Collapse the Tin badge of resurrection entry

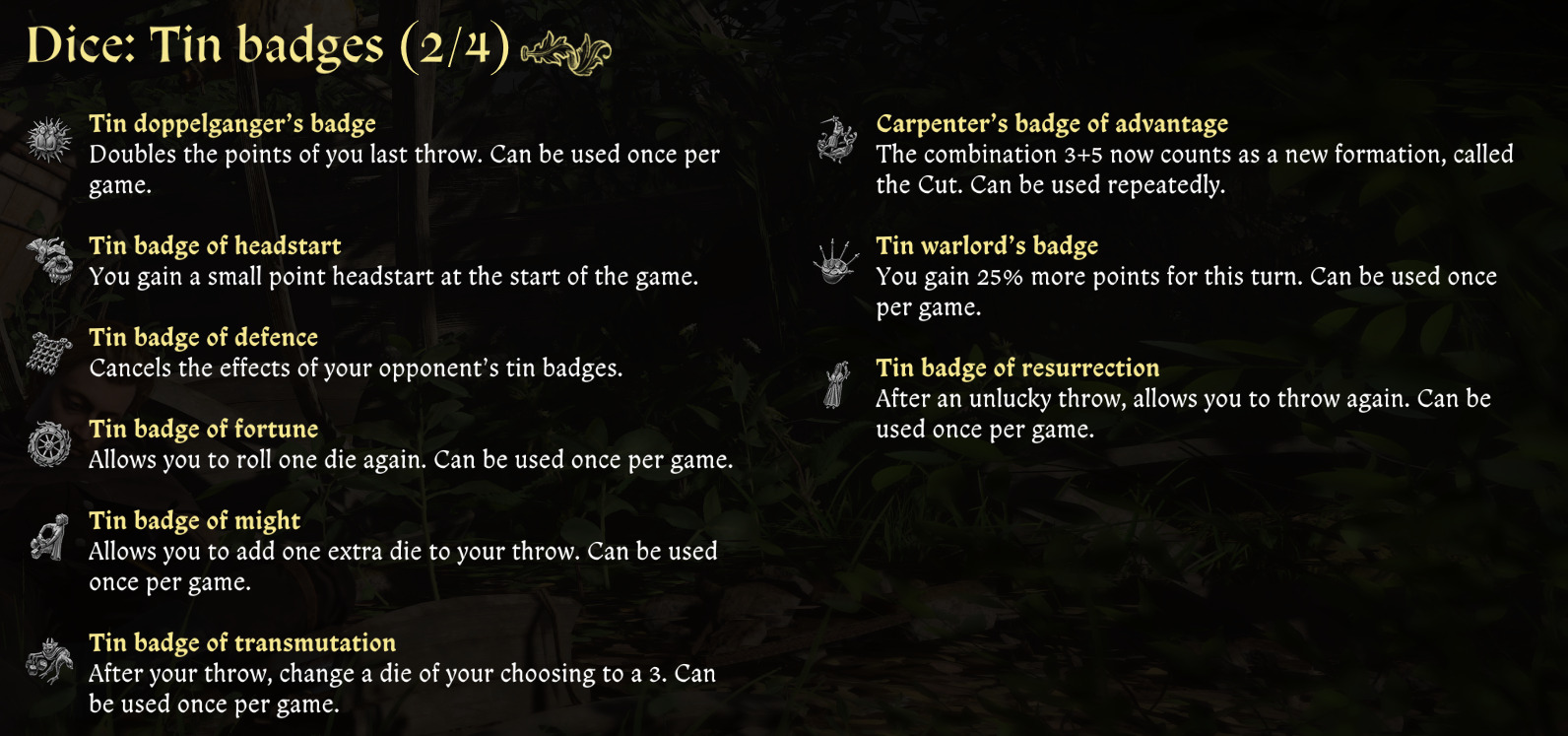pyautogui.click(x=1017, y=368)
